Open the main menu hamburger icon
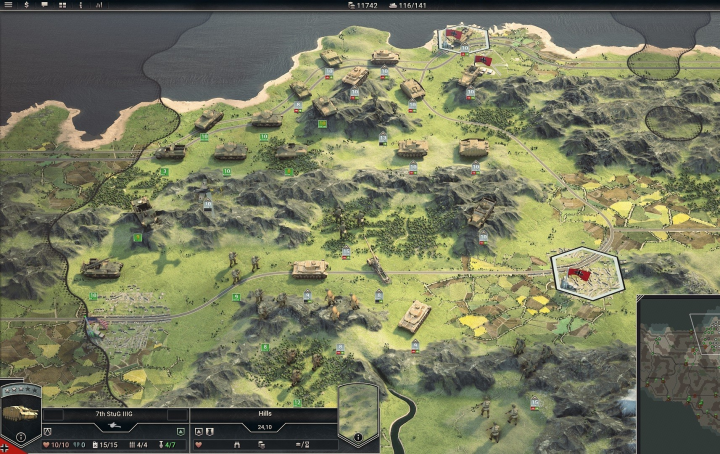Image resolution: width=720 pixels, height=454 pixels. pyautogui.click(x=8, y=5)
